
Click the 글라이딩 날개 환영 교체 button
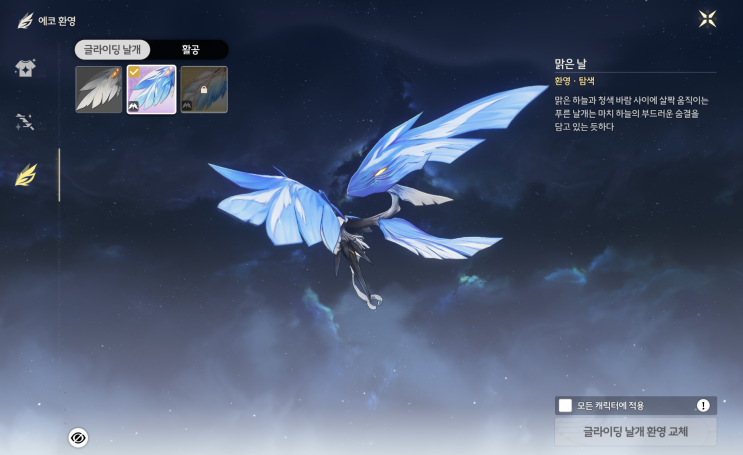point(635,432)
